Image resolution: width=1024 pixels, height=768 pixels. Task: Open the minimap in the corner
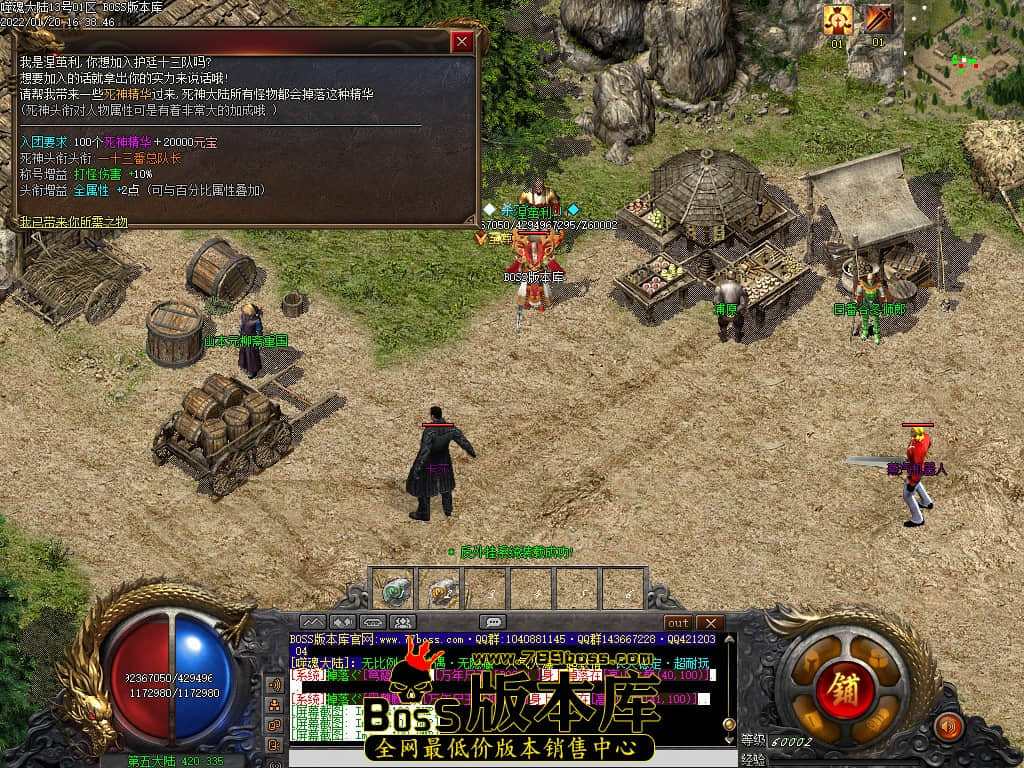coord(964,55)
